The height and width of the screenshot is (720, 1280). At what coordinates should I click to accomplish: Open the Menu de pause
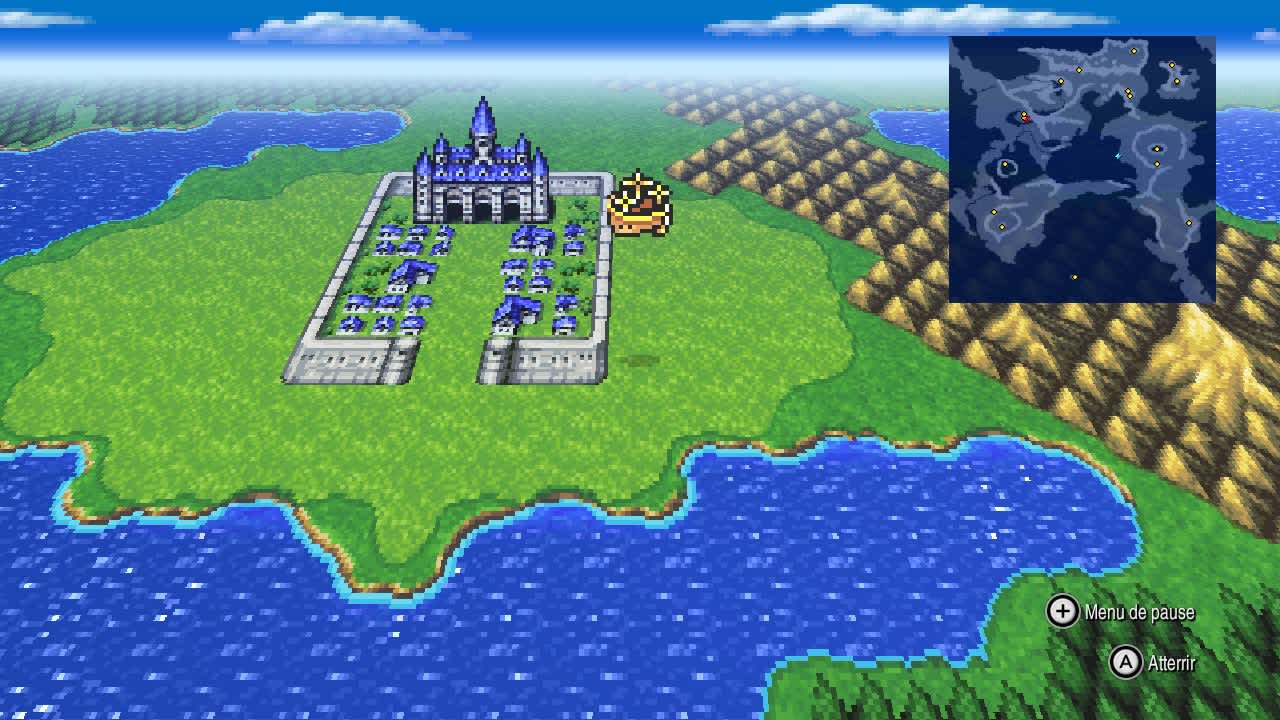pos(1138,611)
